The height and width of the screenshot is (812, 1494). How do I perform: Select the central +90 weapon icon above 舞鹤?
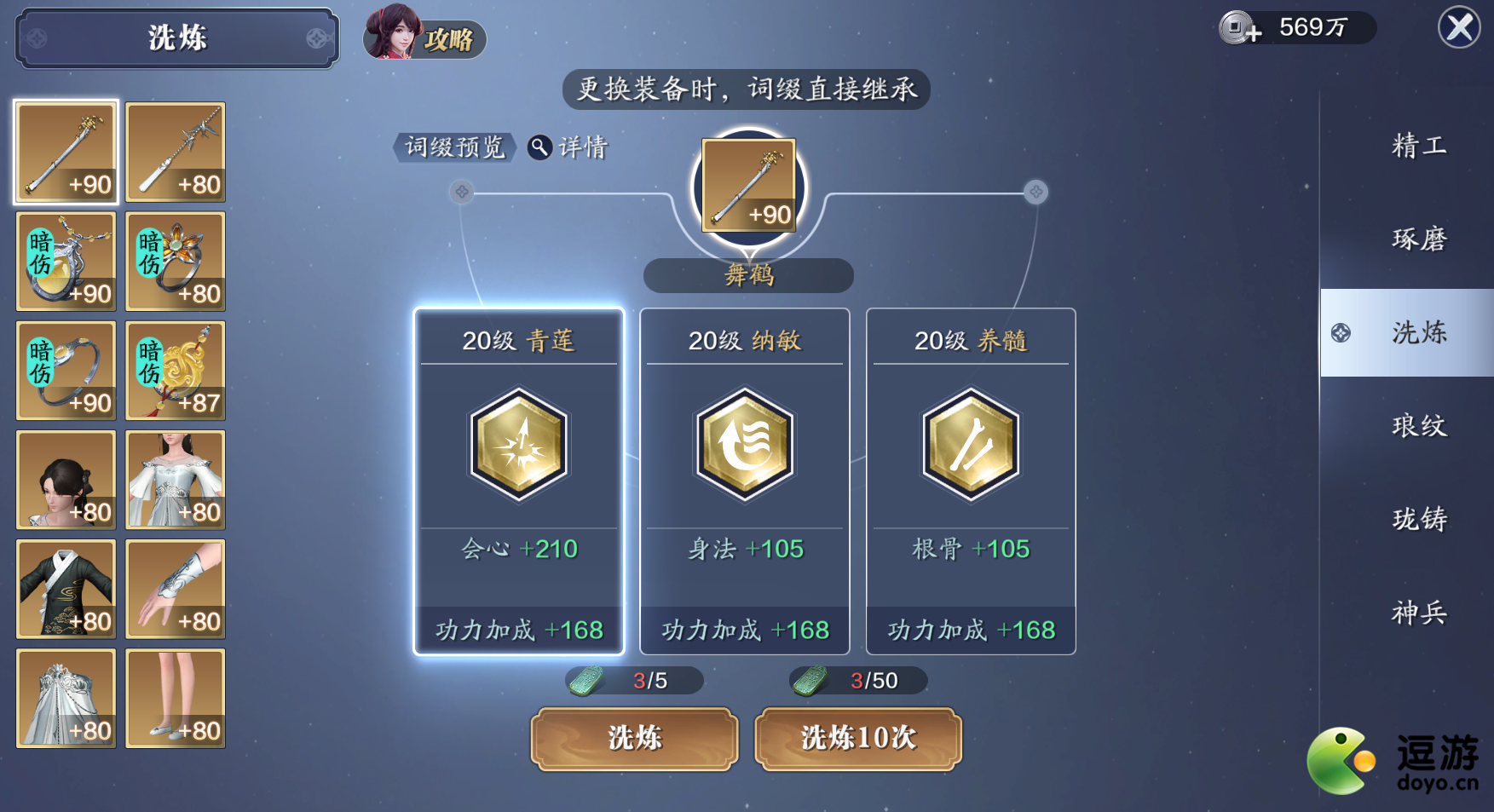[x=748, y=186]
